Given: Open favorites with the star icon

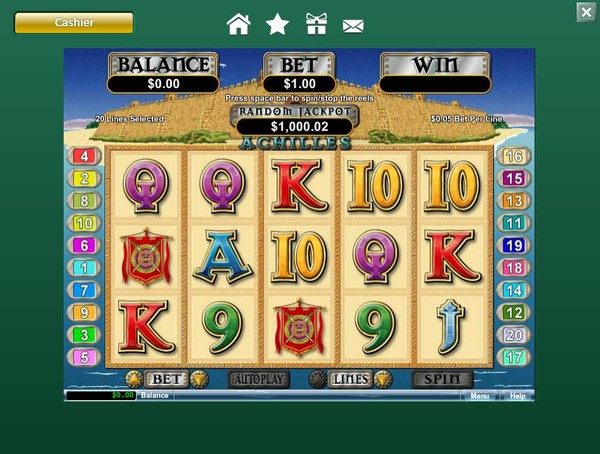Looking at the screenshot, I should 277,24.
